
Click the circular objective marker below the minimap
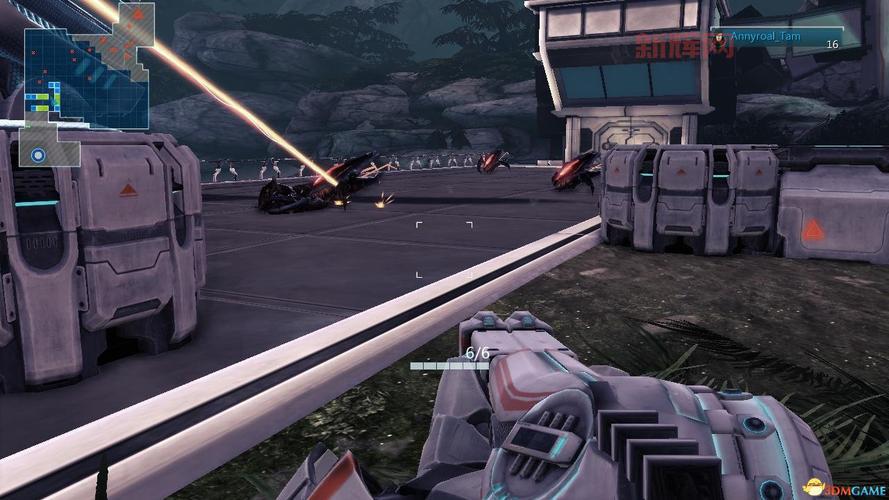coord(38,155)
